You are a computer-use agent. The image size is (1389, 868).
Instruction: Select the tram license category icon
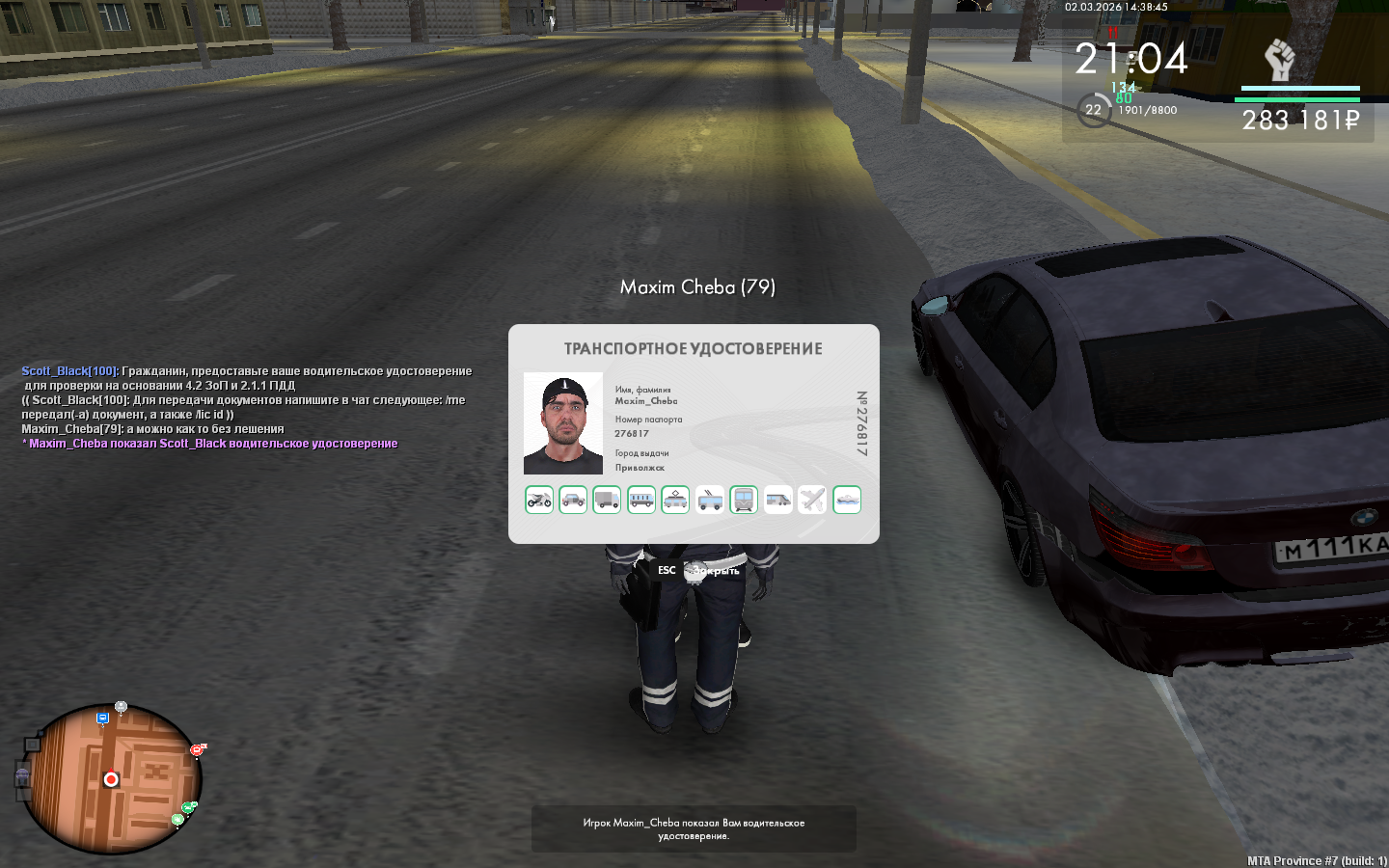point(675,500)
